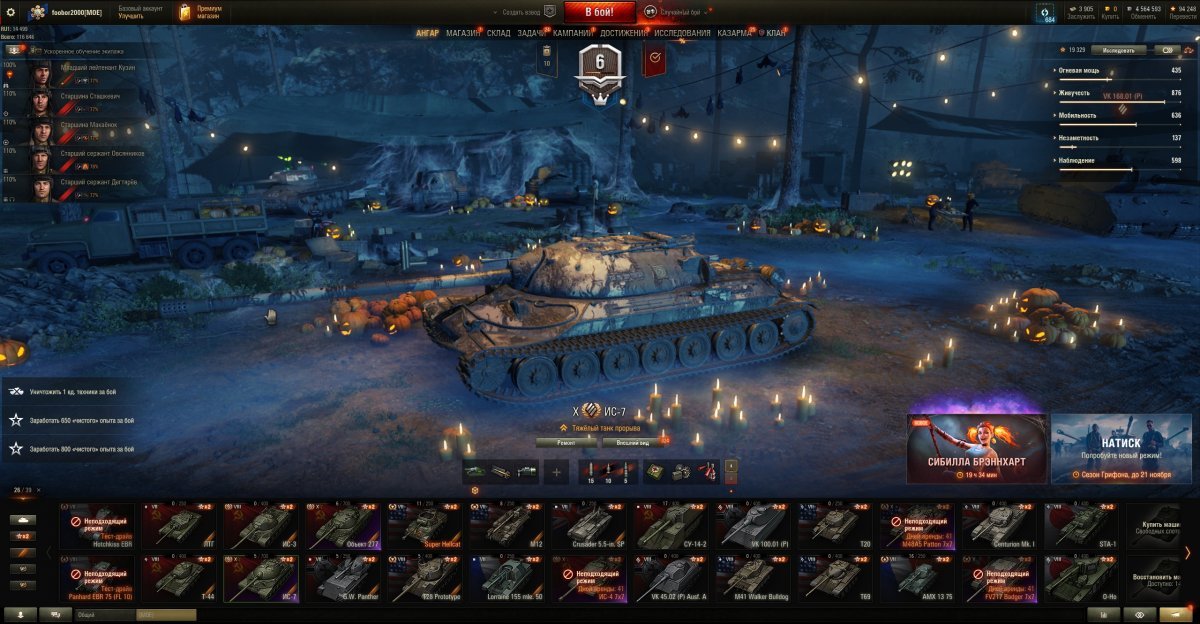Open the Исследования tab
This screenshot has width=1200, height=624.
(683, 33)
